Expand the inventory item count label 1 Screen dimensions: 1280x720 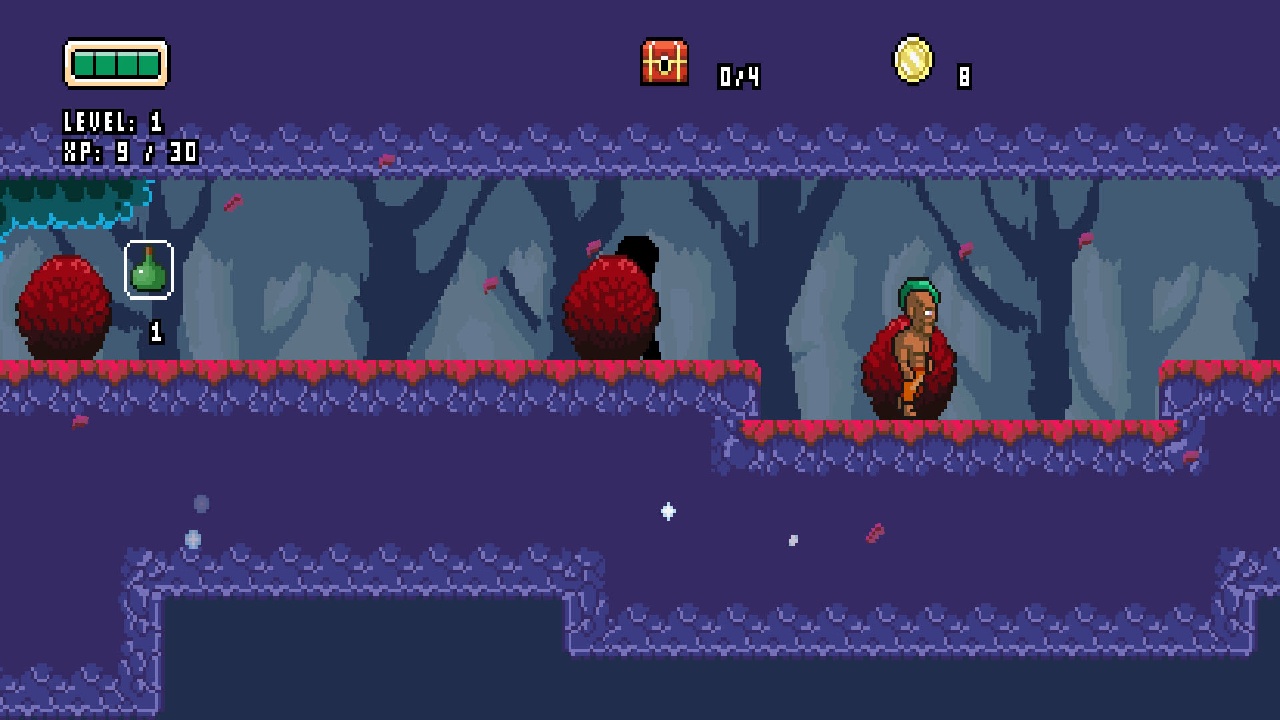click(x=155, y=331)
